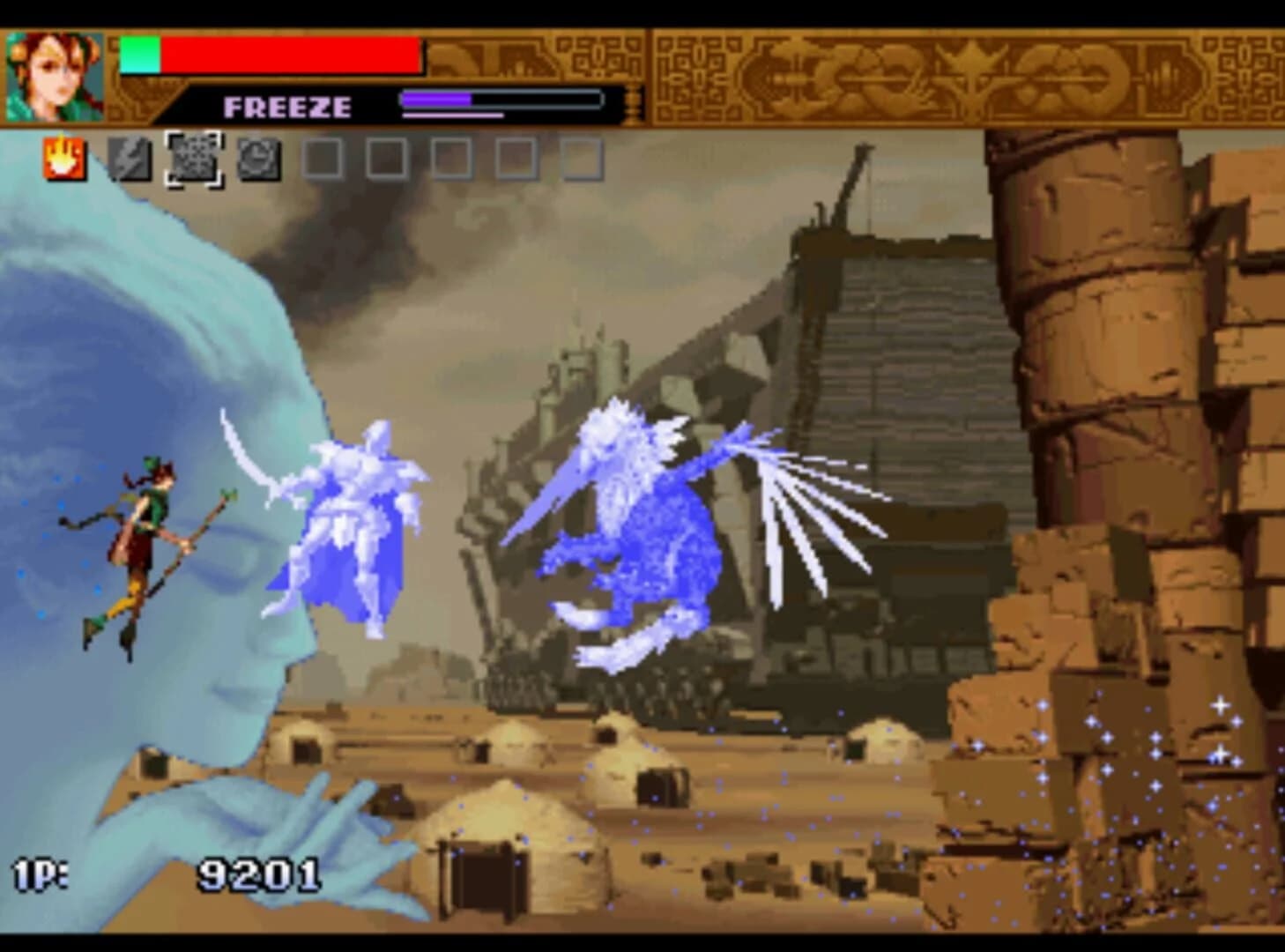Click the small segmented strip beside the gauge
The height and width of the screenshot is (952, 1285).
(631, 106)
